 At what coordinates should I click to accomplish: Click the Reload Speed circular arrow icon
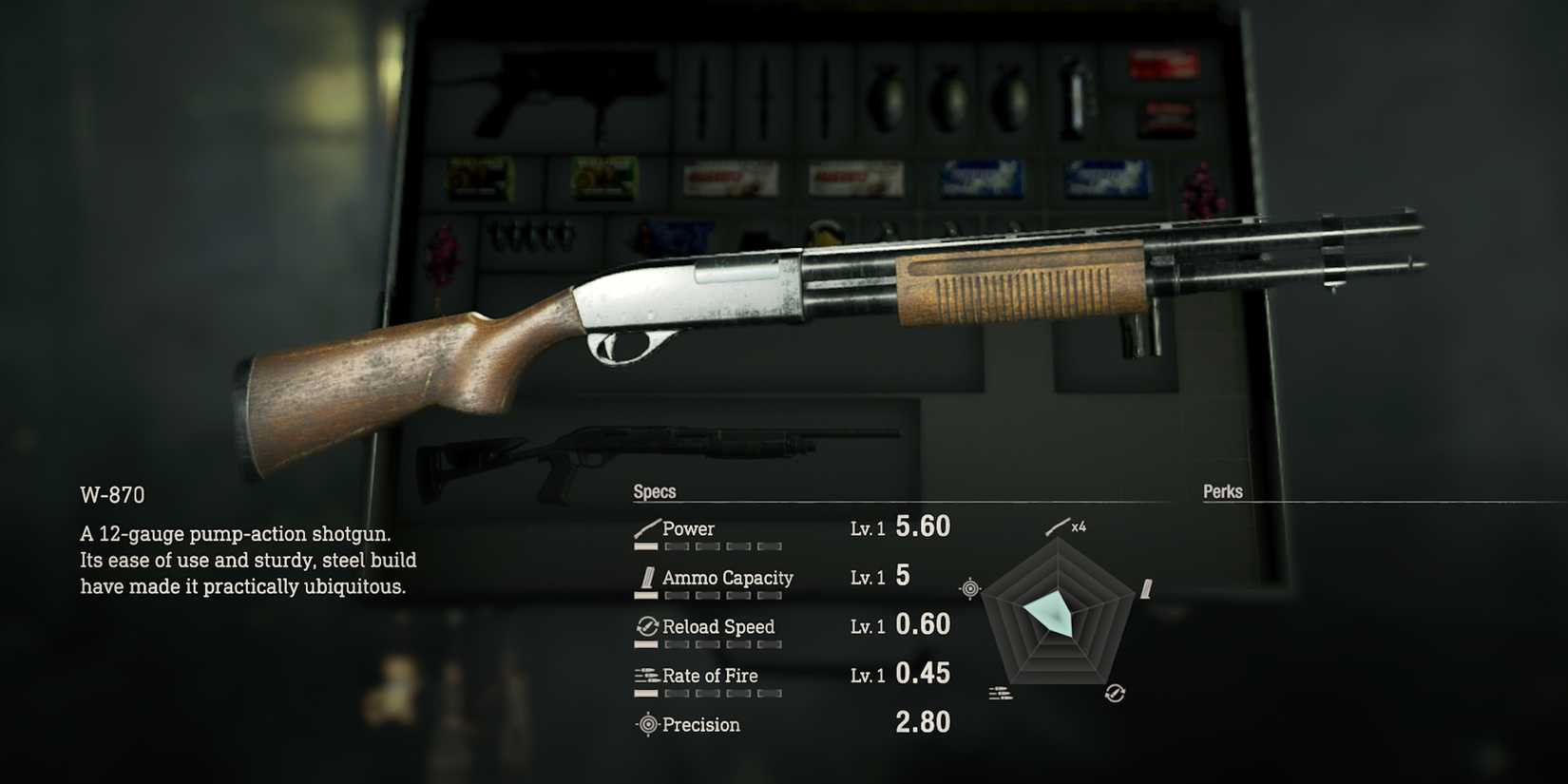tap(646, 626)
